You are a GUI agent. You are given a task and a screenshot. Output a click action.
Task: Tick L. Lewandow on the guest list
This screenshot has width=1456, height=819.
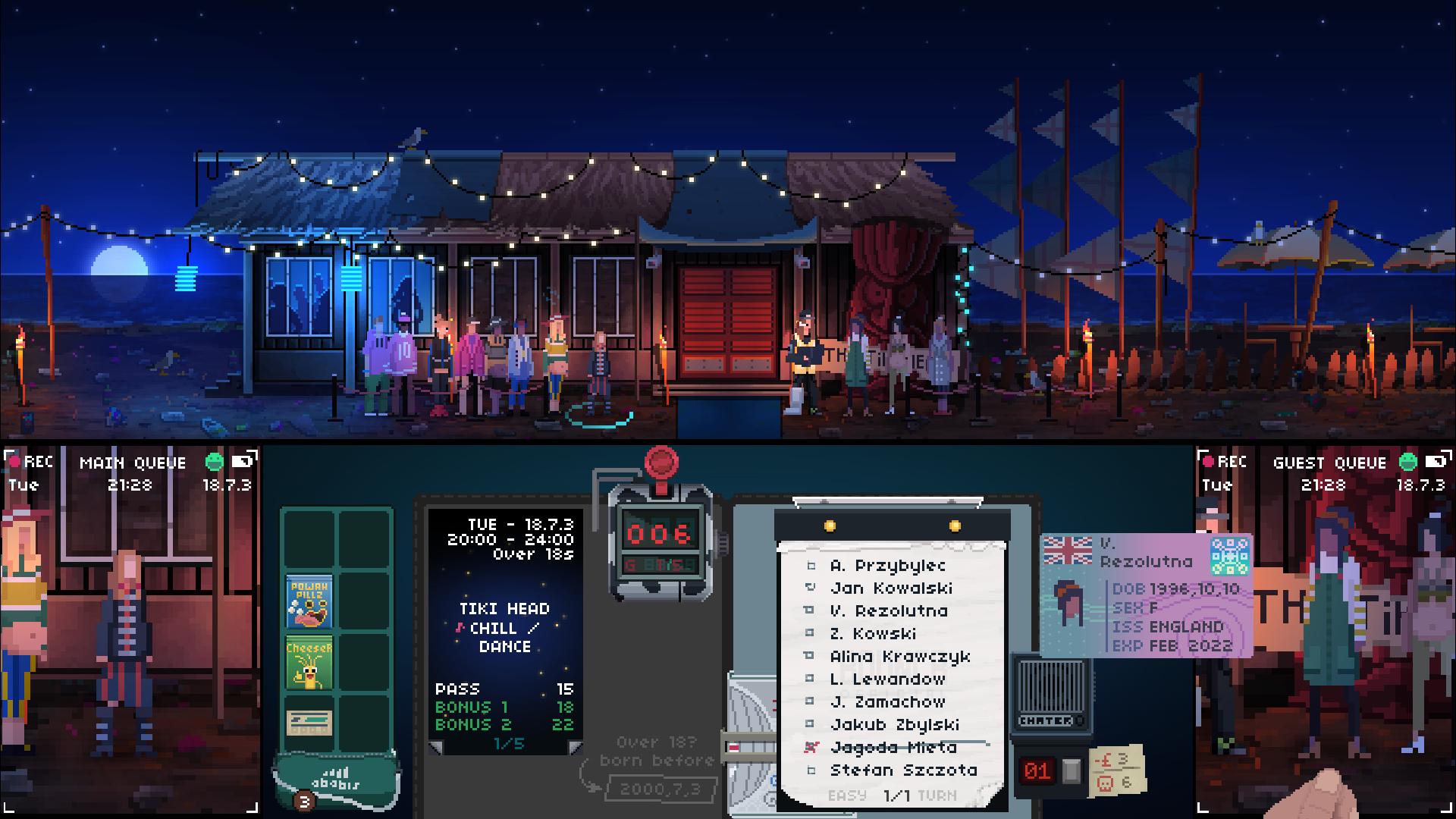811,679
